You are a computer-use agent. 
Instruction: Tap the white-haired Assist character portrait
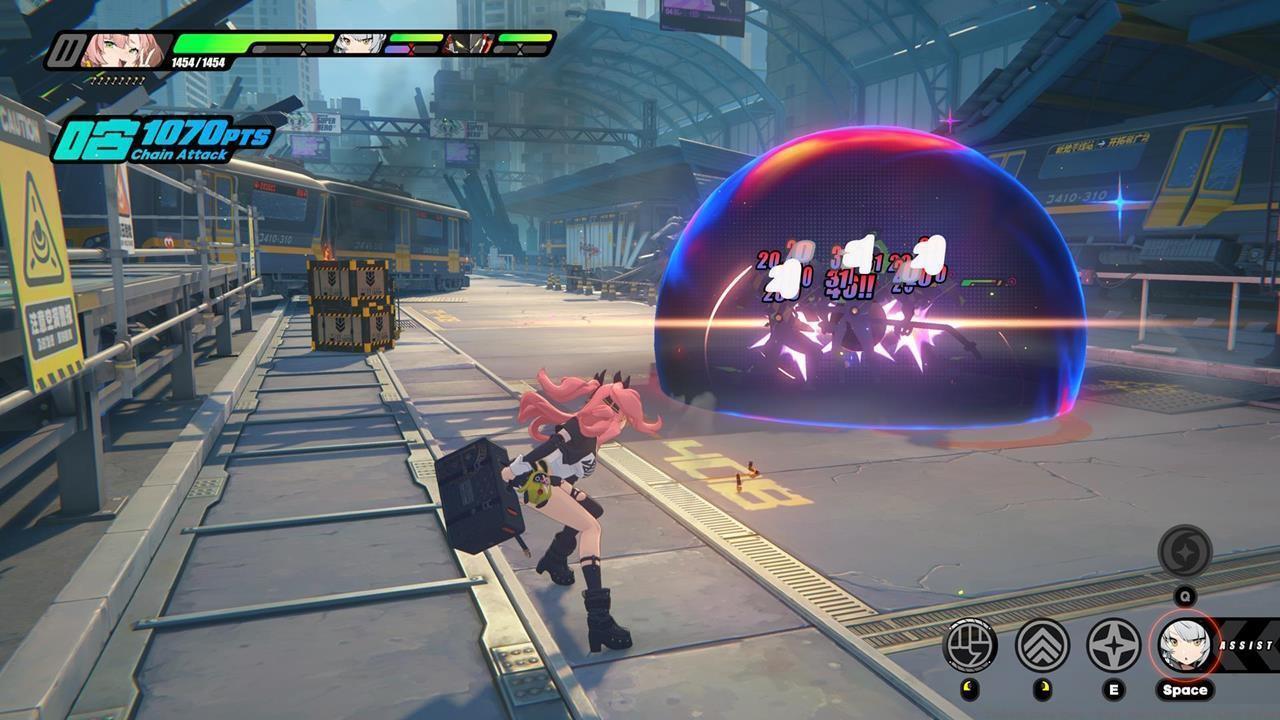pos(1184,643)
